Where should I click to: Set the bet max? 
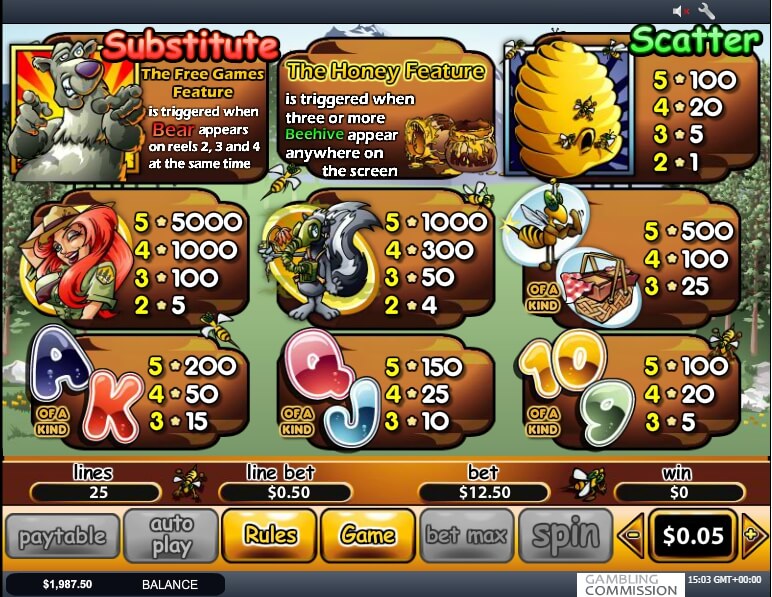point(468,536)
